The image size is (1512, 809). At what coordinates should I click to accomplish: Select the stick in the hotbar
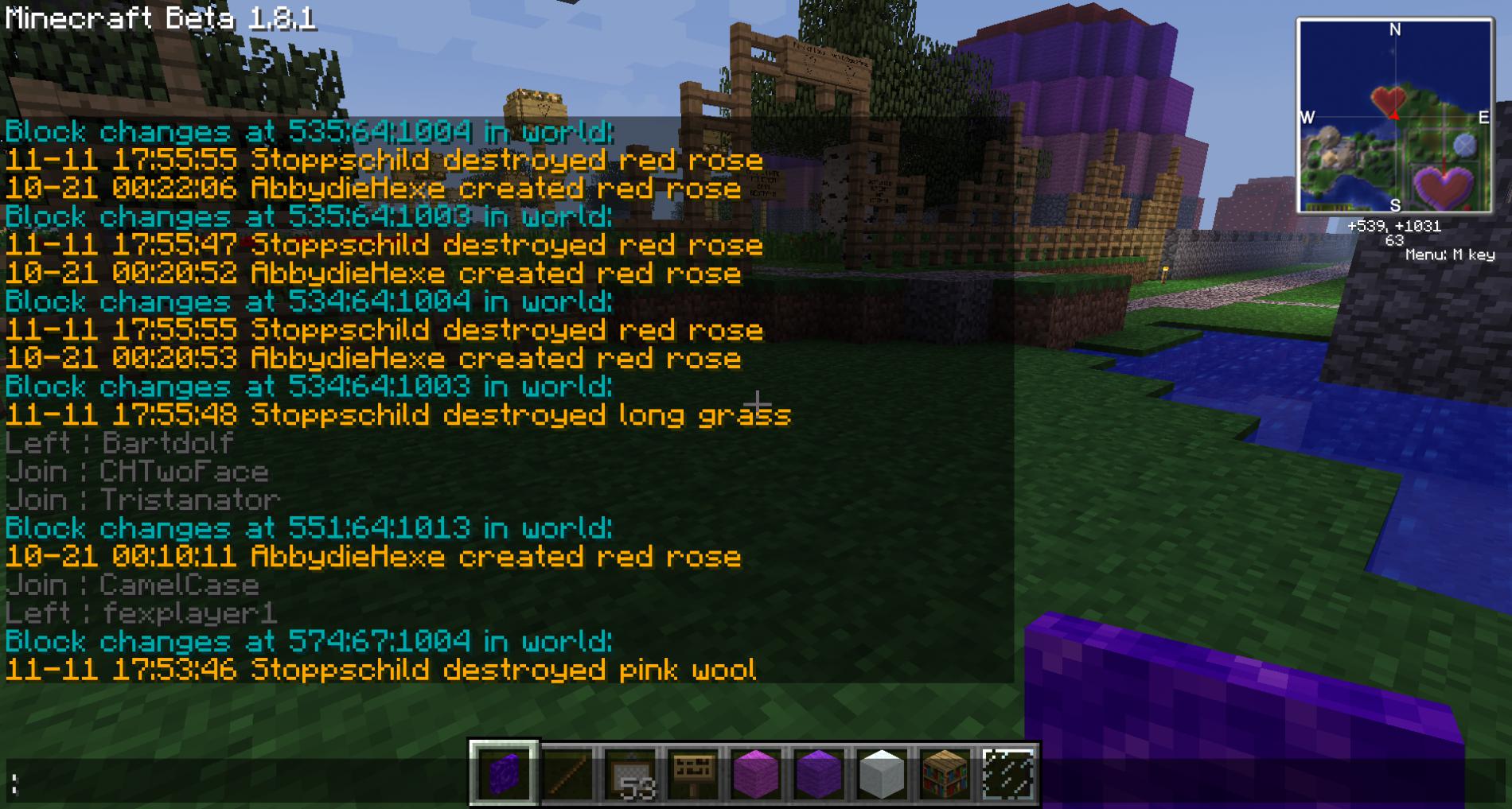567,773
